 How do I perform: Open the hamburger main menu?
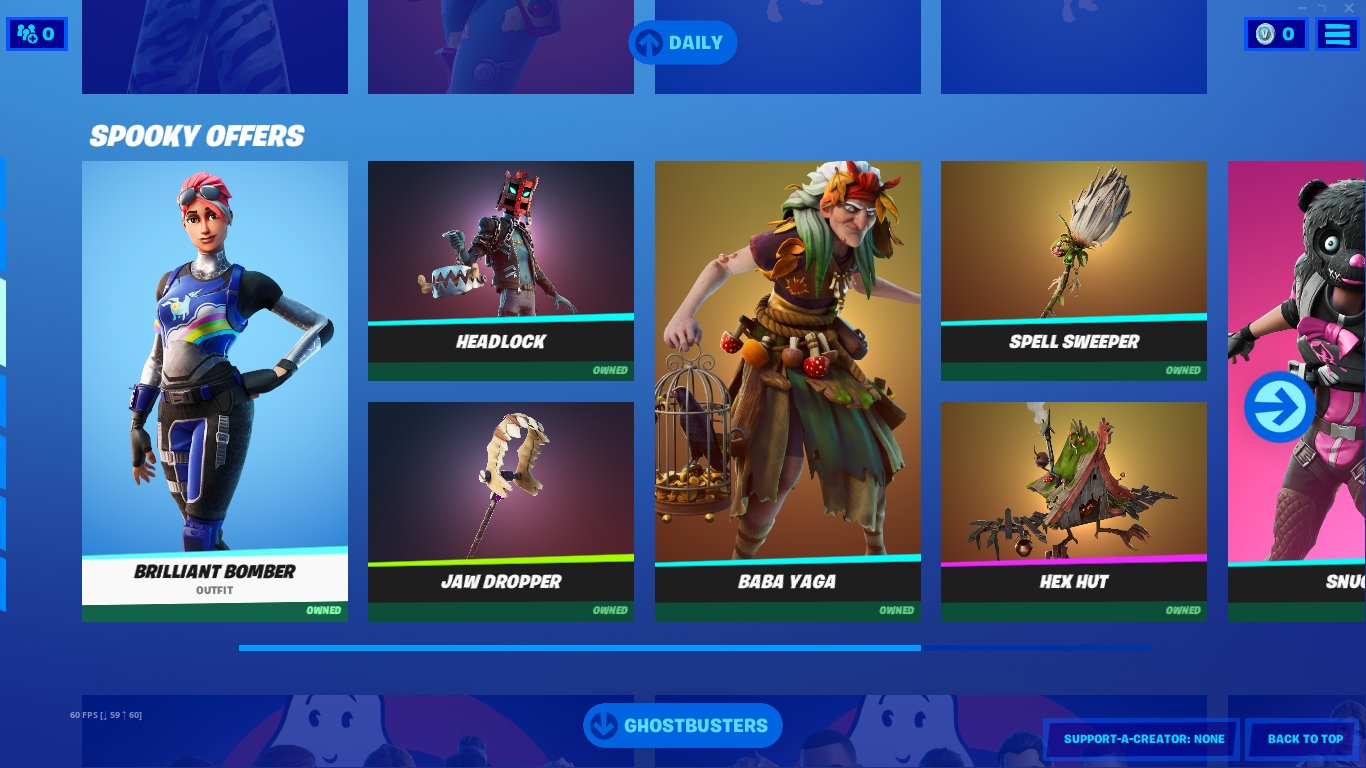1337,35
